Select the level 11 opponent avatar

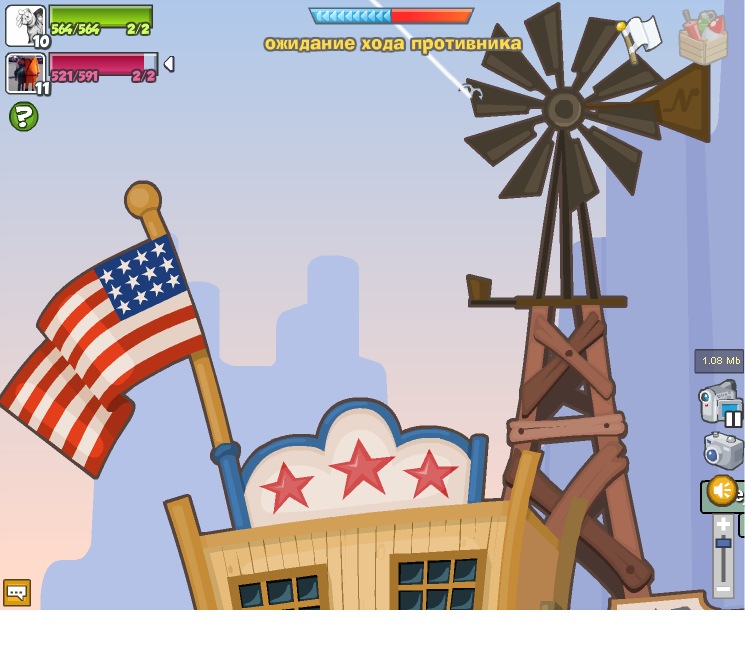click(25, 73)
